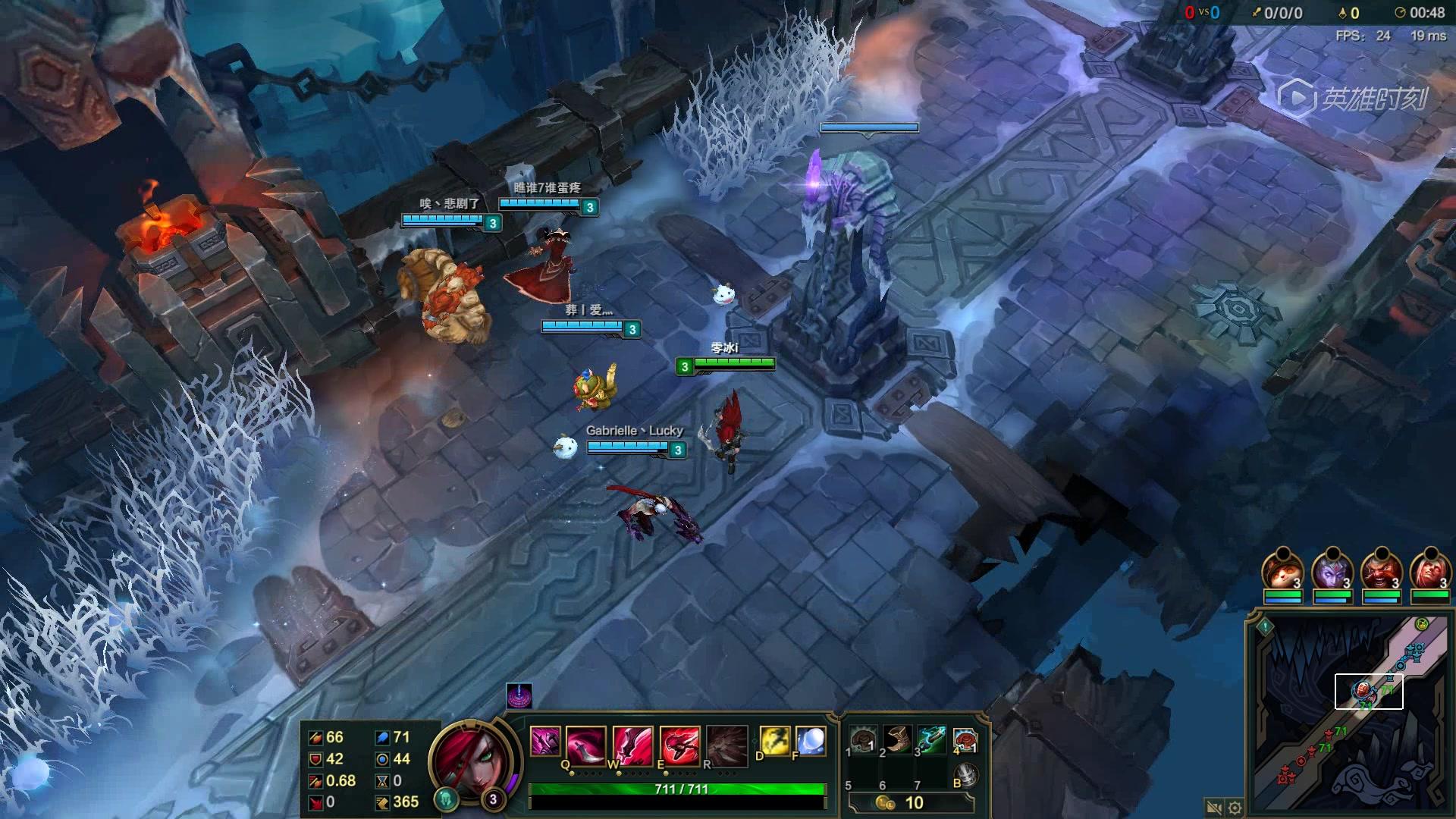Click the Recall button labeled B
The image size is (1456, 819).
point(965,775)
